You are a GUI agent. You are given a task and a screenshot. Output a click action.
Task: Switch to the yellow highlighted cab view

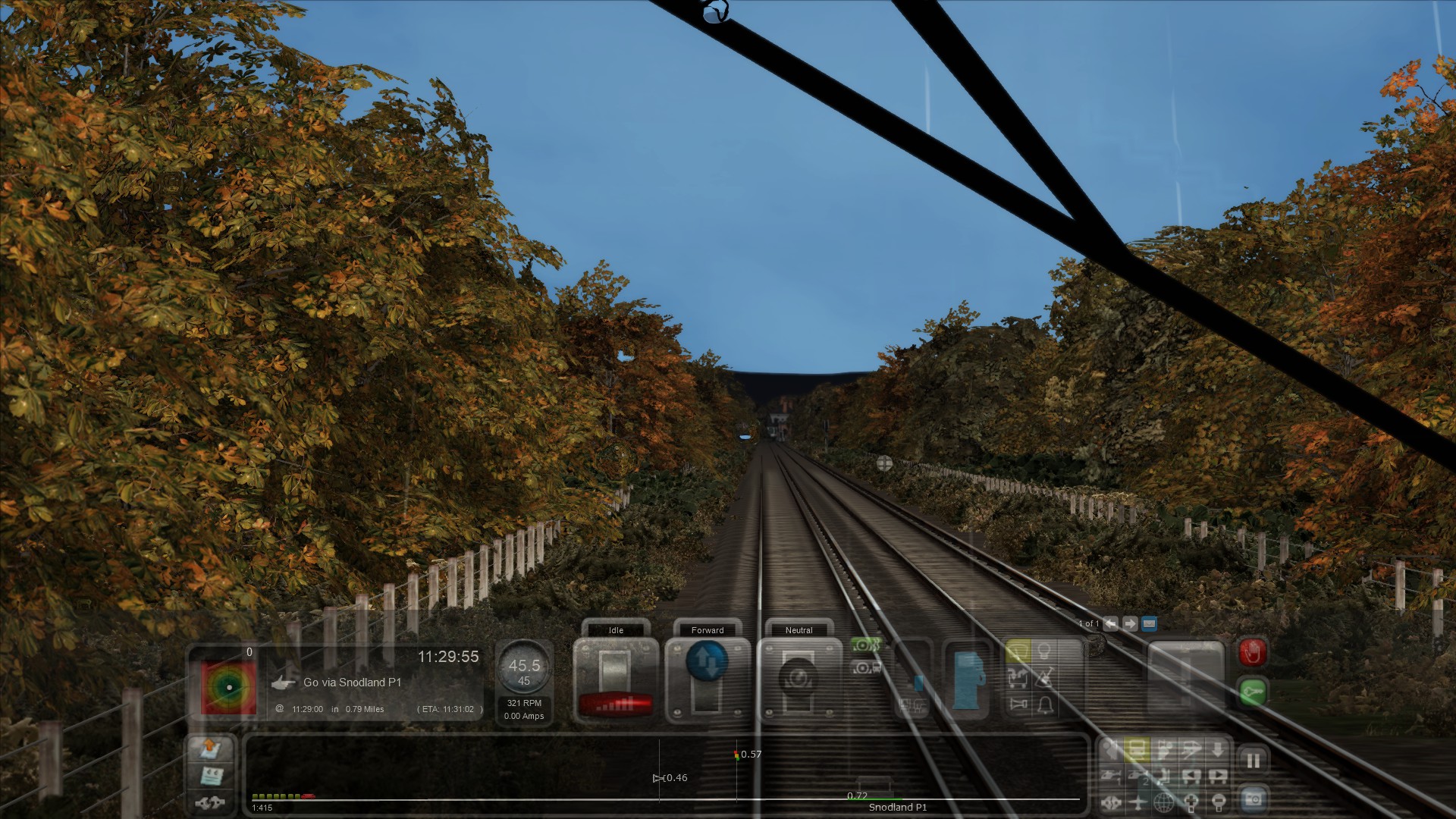coord(1137,750)
